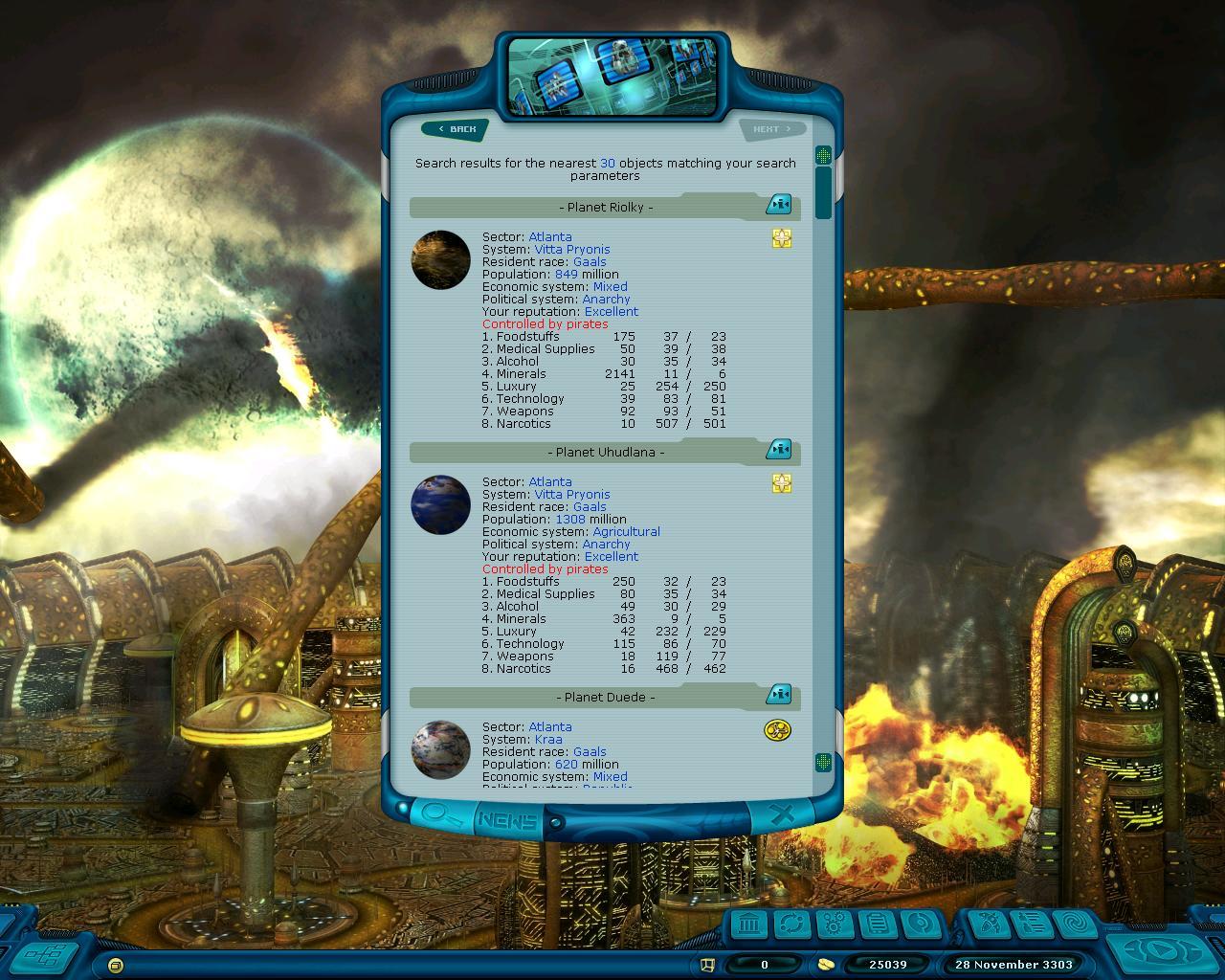Open the News tab
1225x980 pixels.
[x=507, y=820]
